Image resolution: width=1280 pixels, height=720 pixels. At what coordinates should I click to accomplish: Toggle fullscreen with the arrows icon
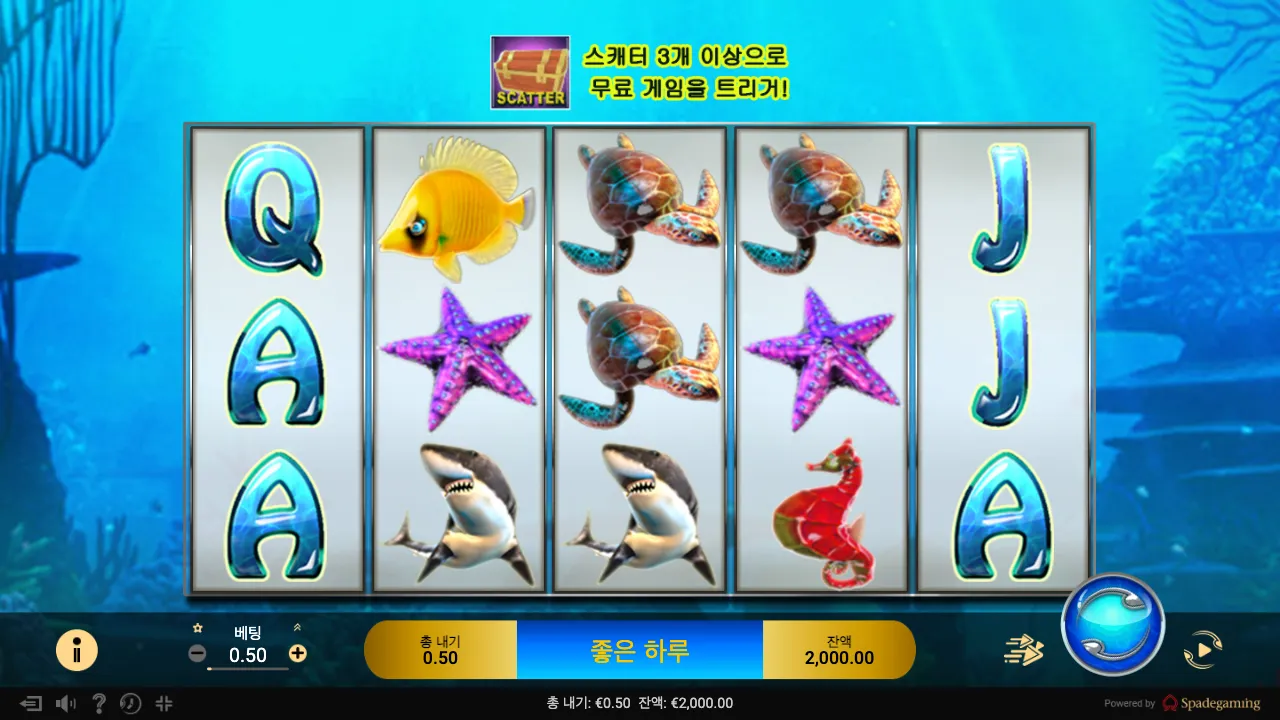click(164, 703)
